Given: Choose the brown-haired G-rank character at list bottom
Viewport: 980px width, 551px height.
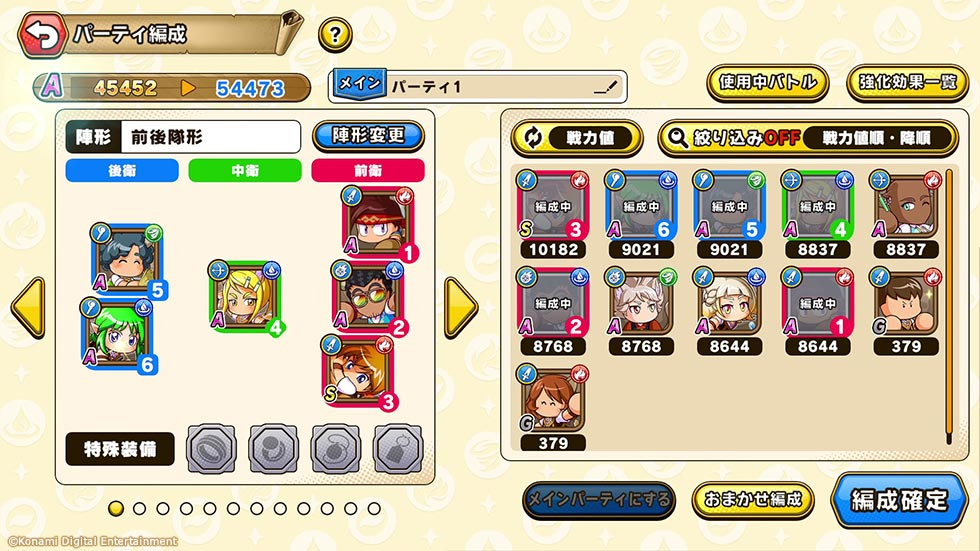Looking at the screenshot, I should (552, 399).
